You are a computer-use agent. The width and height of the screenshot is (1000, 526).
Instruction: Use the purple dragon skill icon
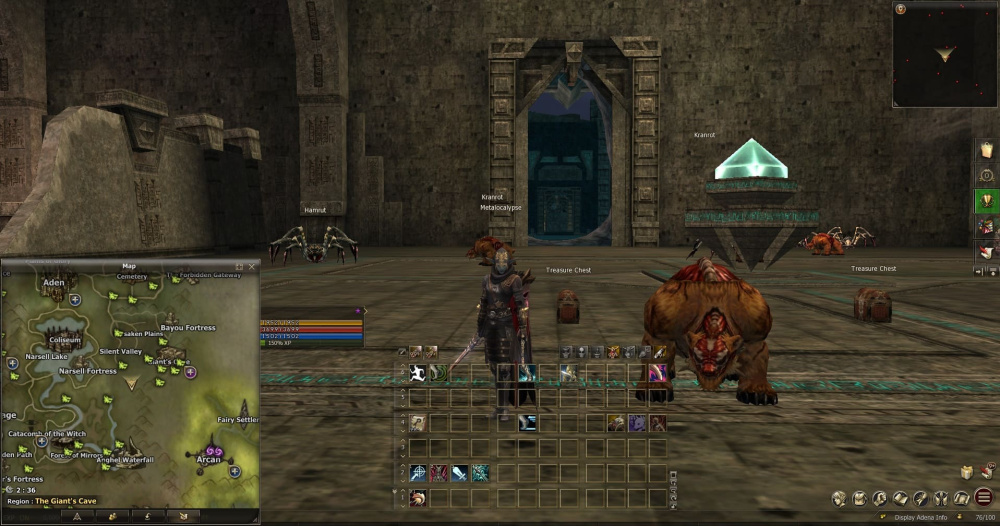(x=636, y=423)
